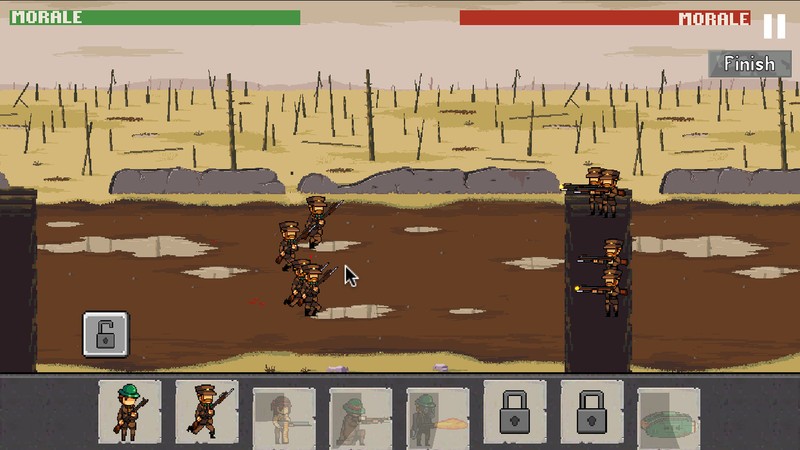This screenshot has height=450, width=800.
Task: Click the Finish button
Action: 749,63
